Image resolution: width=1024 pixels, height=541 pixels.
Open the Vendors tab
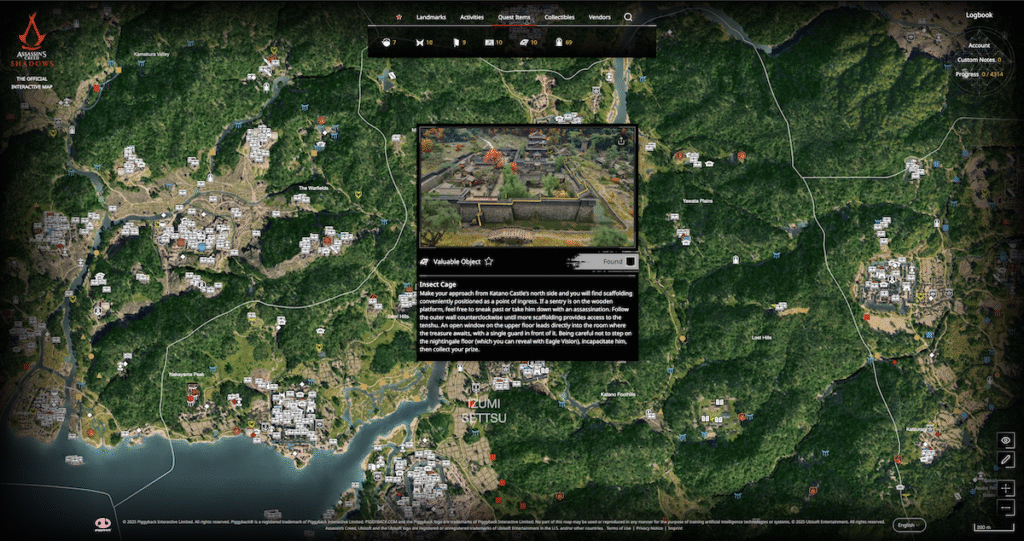pyautogui.click(x=600, y=17)
